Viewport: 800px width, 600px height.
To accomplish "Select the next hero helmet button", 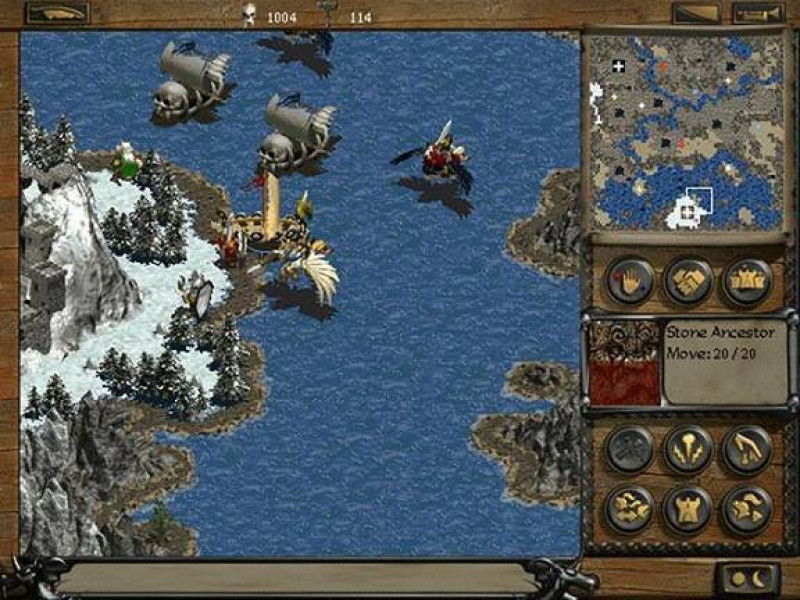I will point(747,509).
